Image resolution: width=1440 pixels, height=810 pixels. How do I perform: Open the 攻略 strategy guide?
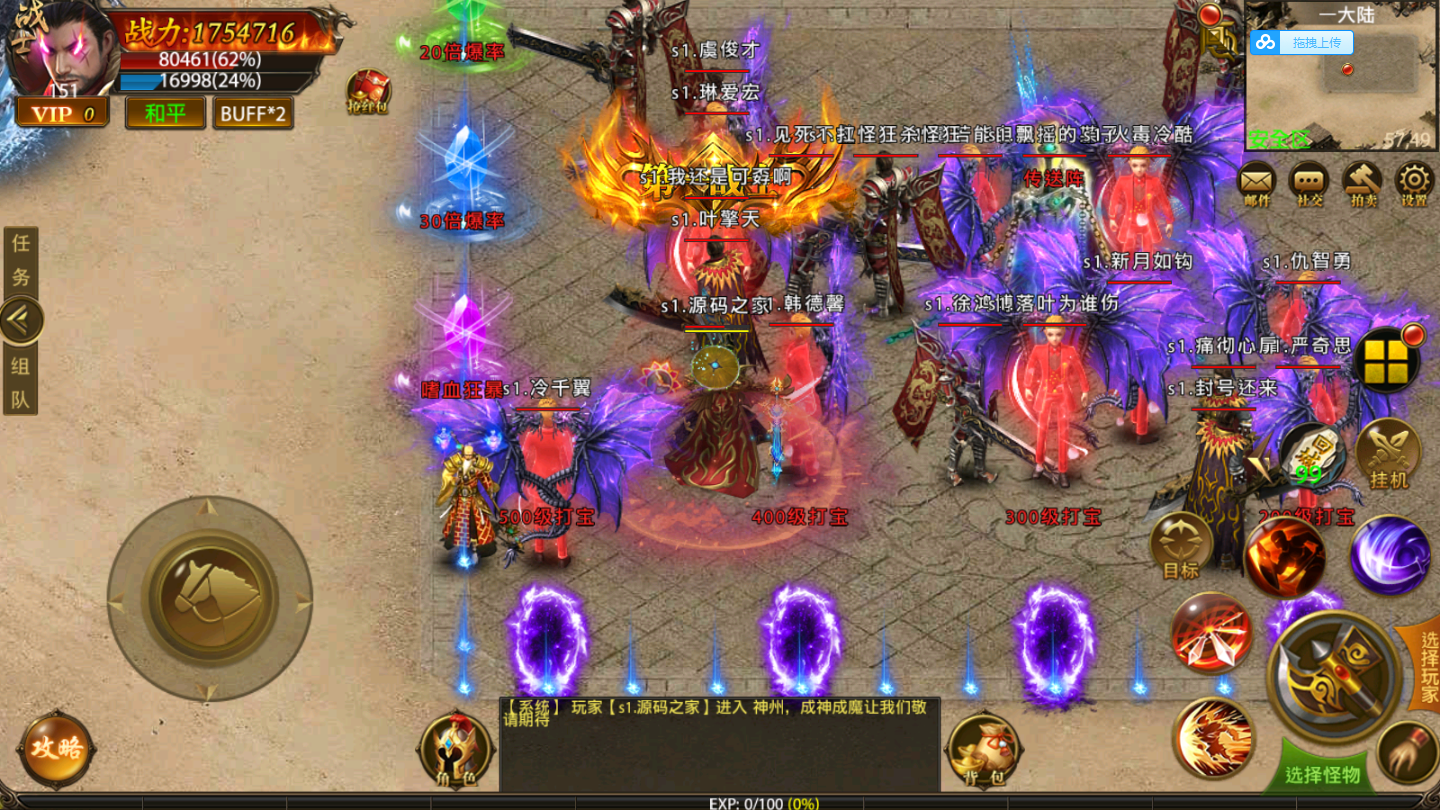[x=56, y=747]
